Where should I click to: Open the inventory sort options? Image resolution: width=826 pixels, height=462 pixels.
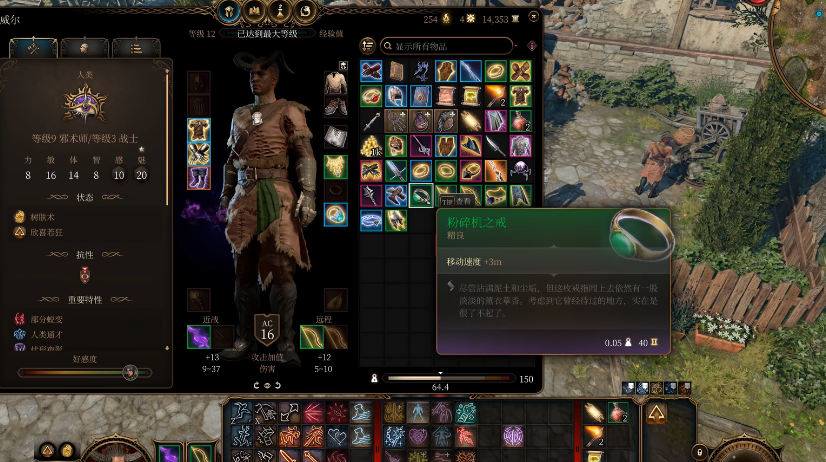click(368, 46)
